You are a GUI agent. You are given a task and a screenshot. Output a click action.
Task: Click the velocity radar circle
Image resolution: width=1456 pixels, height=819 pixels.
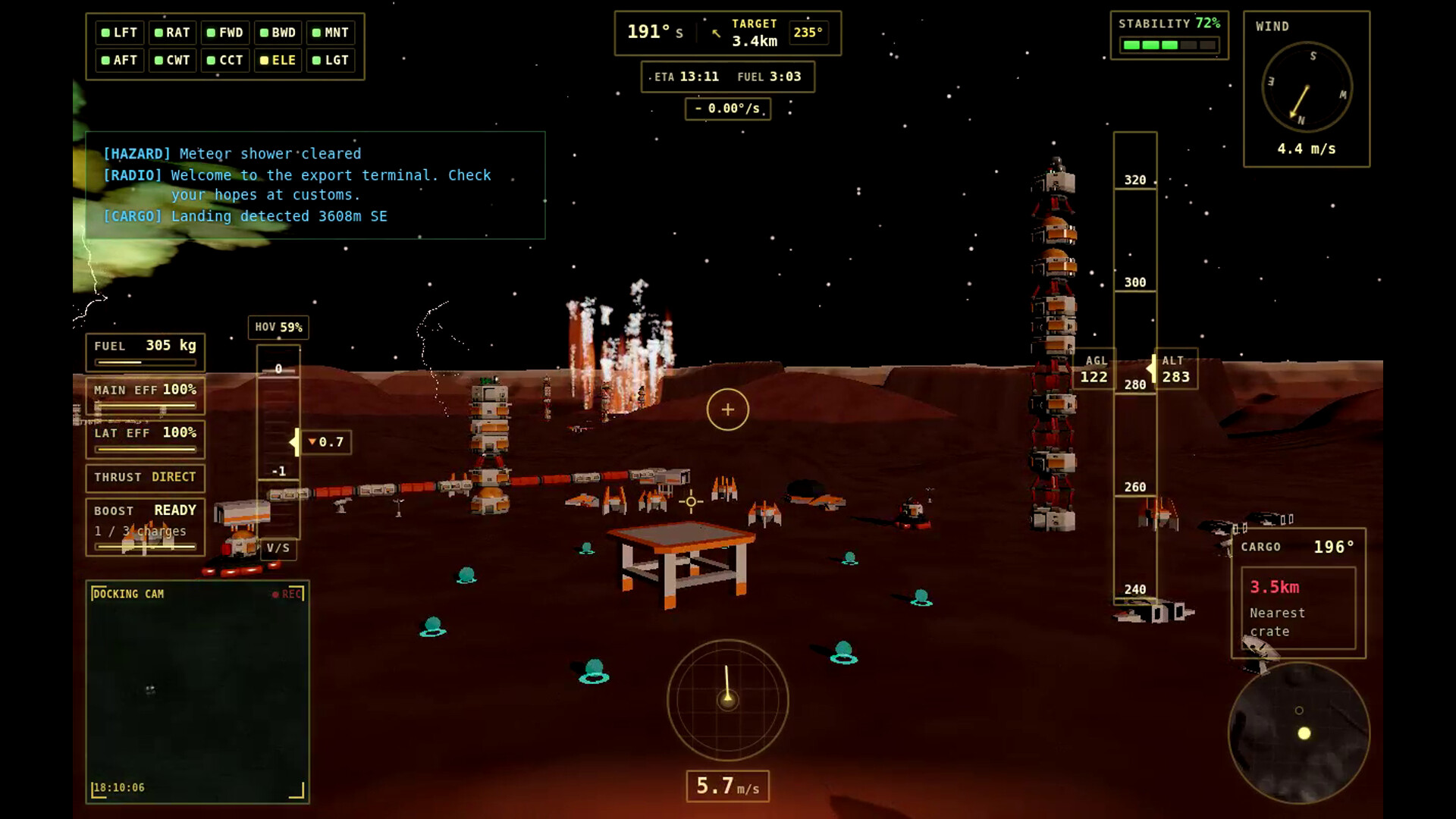tap(727, 699)
